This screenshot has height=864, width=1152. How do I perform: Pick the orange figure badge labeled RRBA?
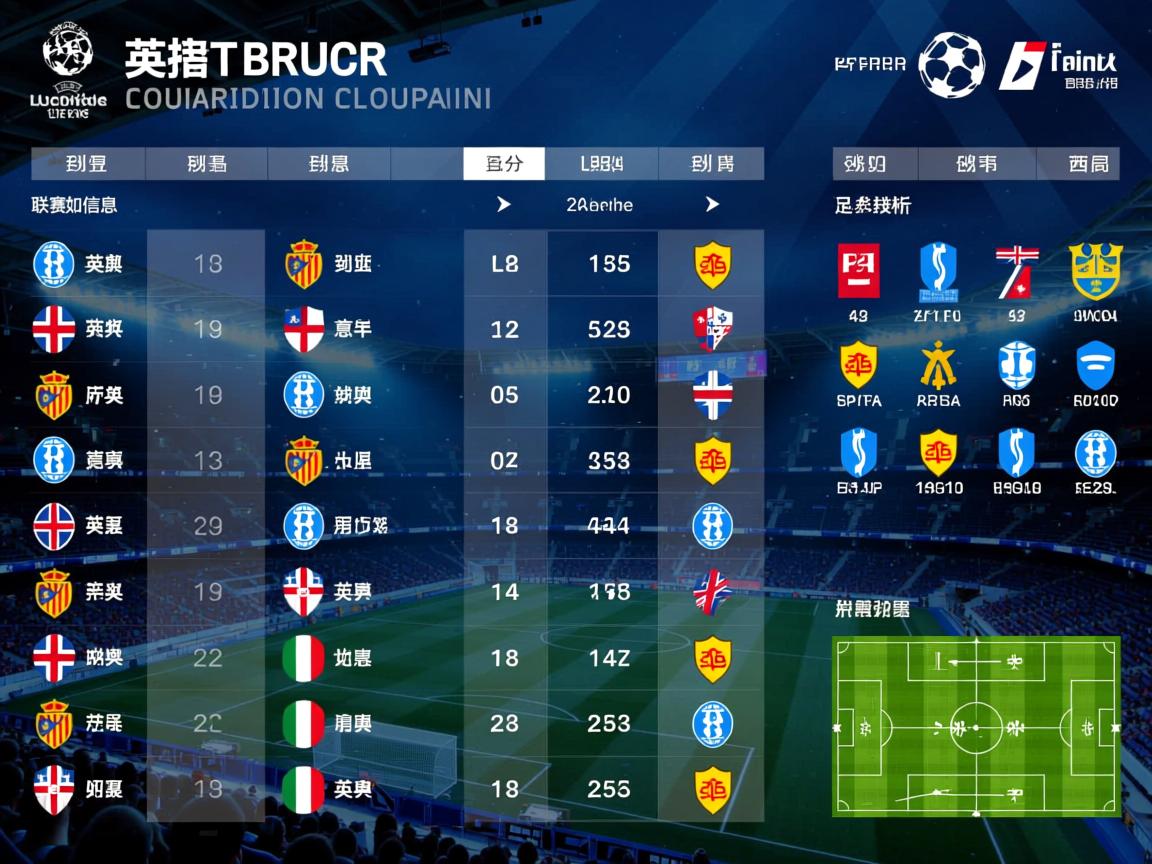pos(938,366)
